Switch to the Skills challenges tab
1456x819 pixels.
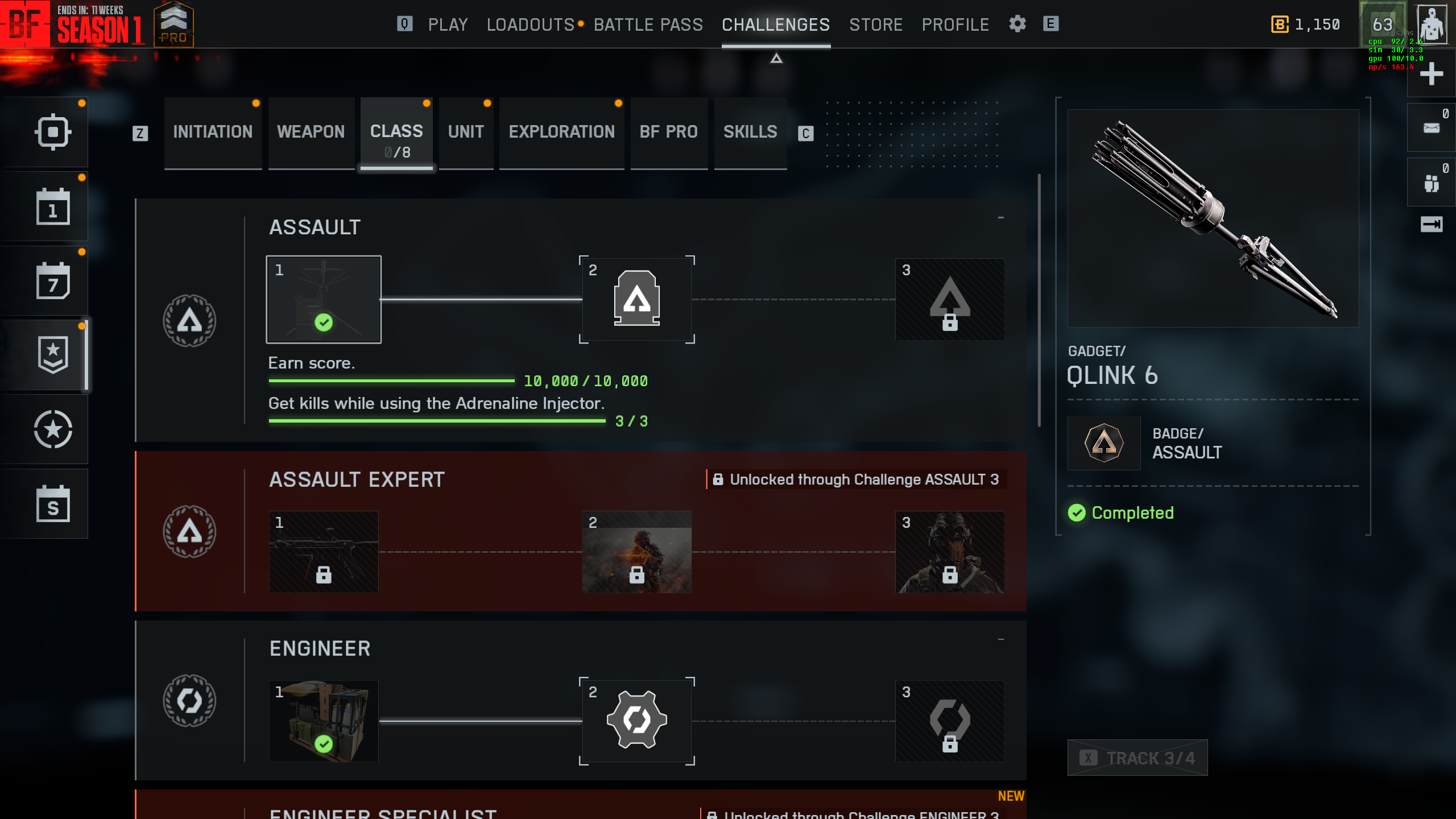click(750, 132)
